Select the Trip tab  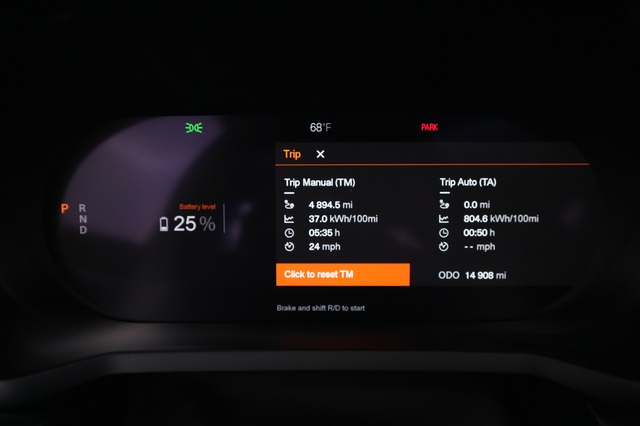pyautogui.click(x=292, y=154)
